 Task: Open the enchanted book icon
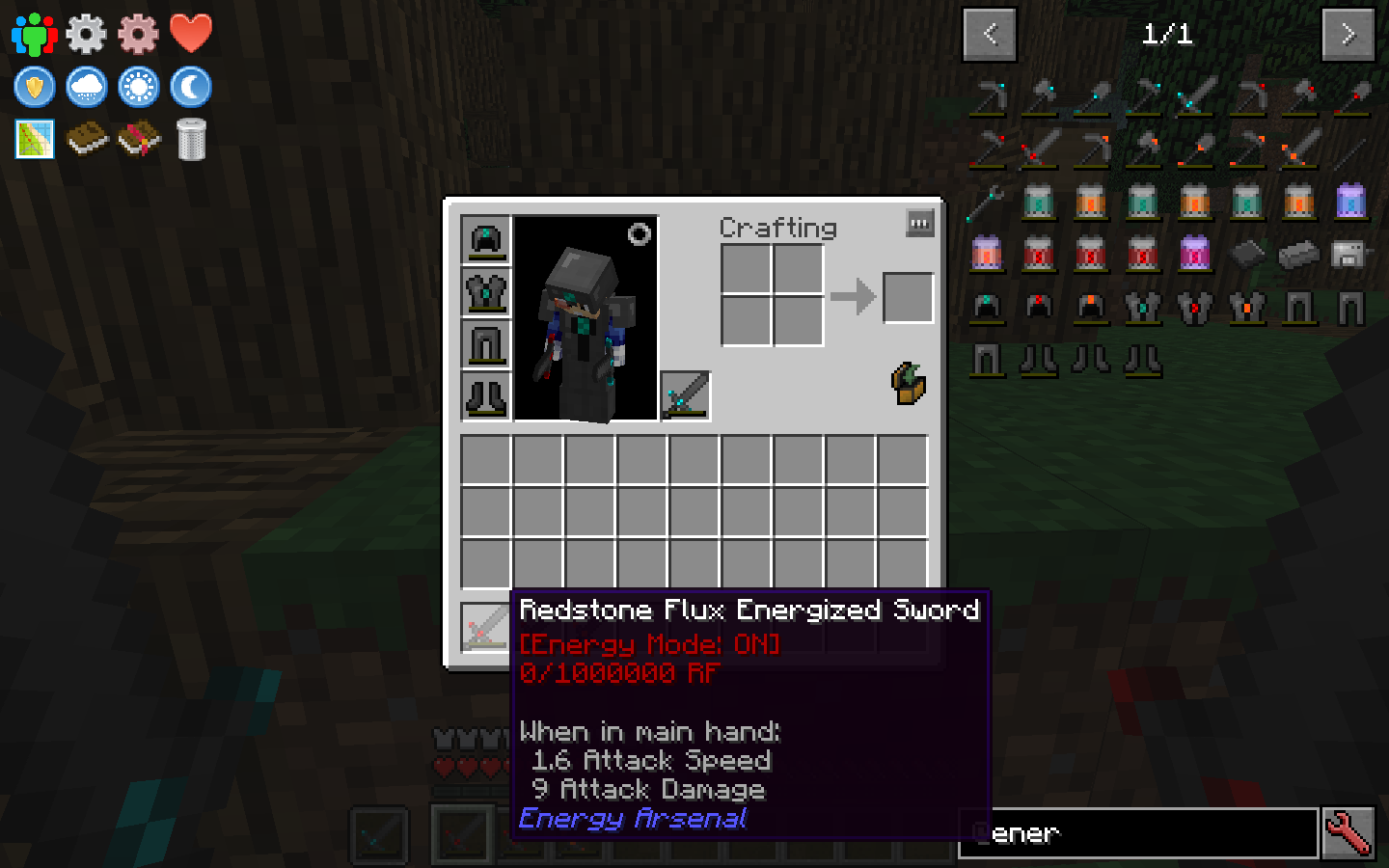coord(138,138)
